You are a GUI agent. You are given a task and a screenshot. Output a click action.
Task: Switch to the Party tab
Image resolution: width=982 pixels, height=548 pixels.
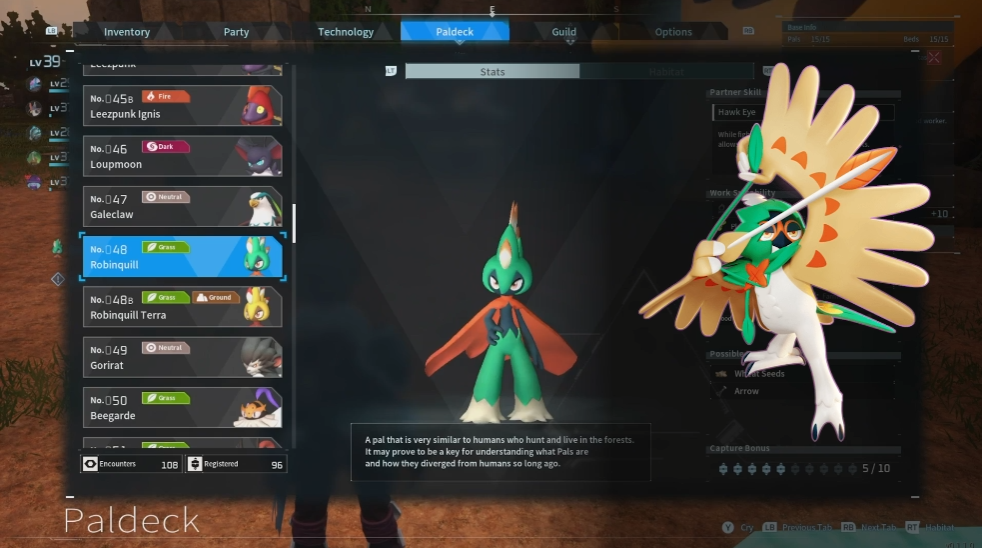236,32
